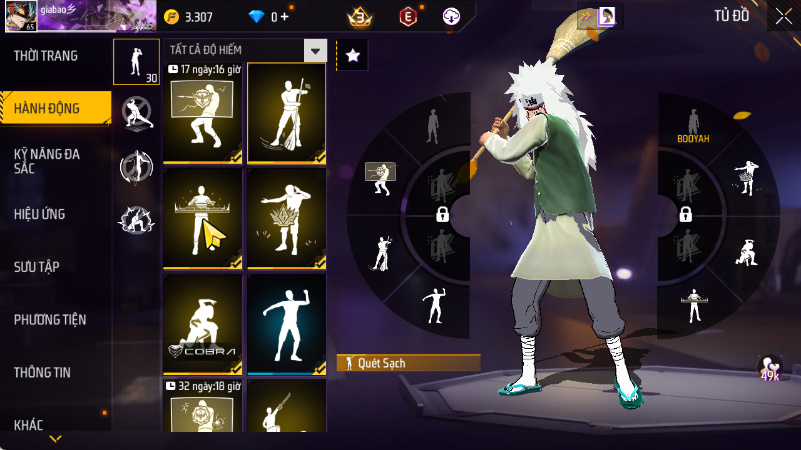
Task: Open the player profile avatar
Action: (x=20, y=16)
